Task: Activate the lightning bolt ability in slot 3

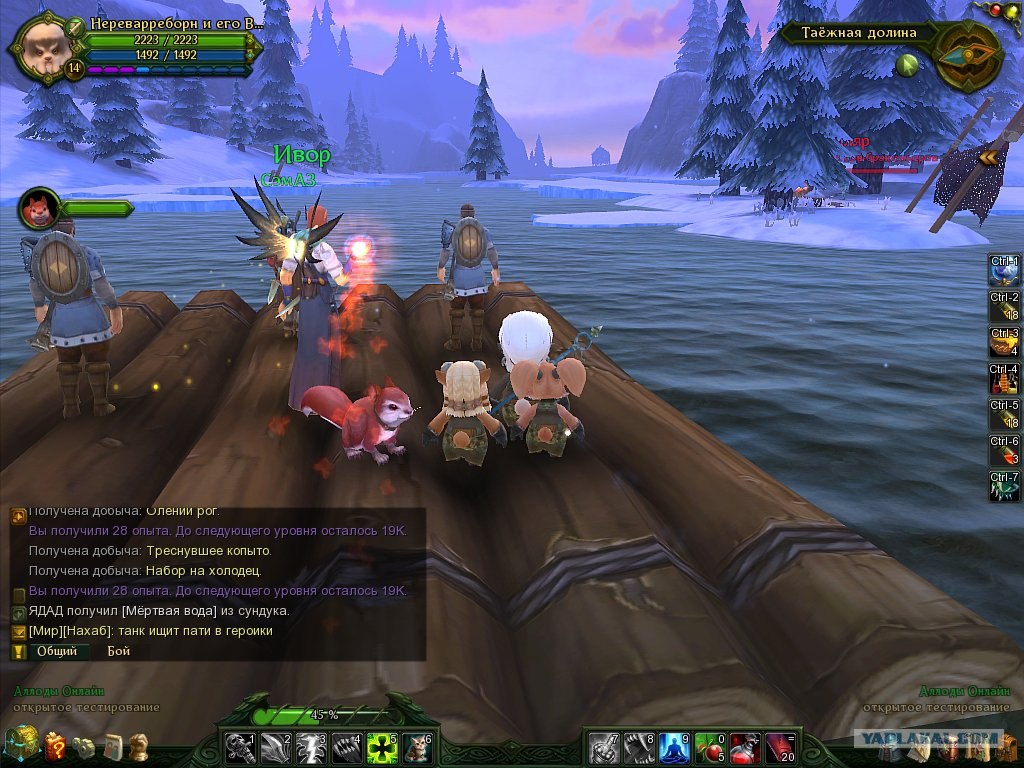Action: click(x=310, y=747)
